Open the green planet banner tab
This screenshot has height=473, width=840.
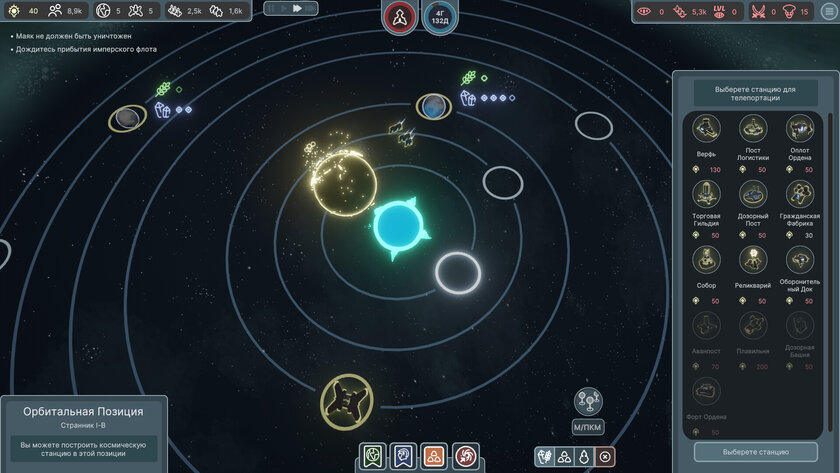click(x=374, y=456)
